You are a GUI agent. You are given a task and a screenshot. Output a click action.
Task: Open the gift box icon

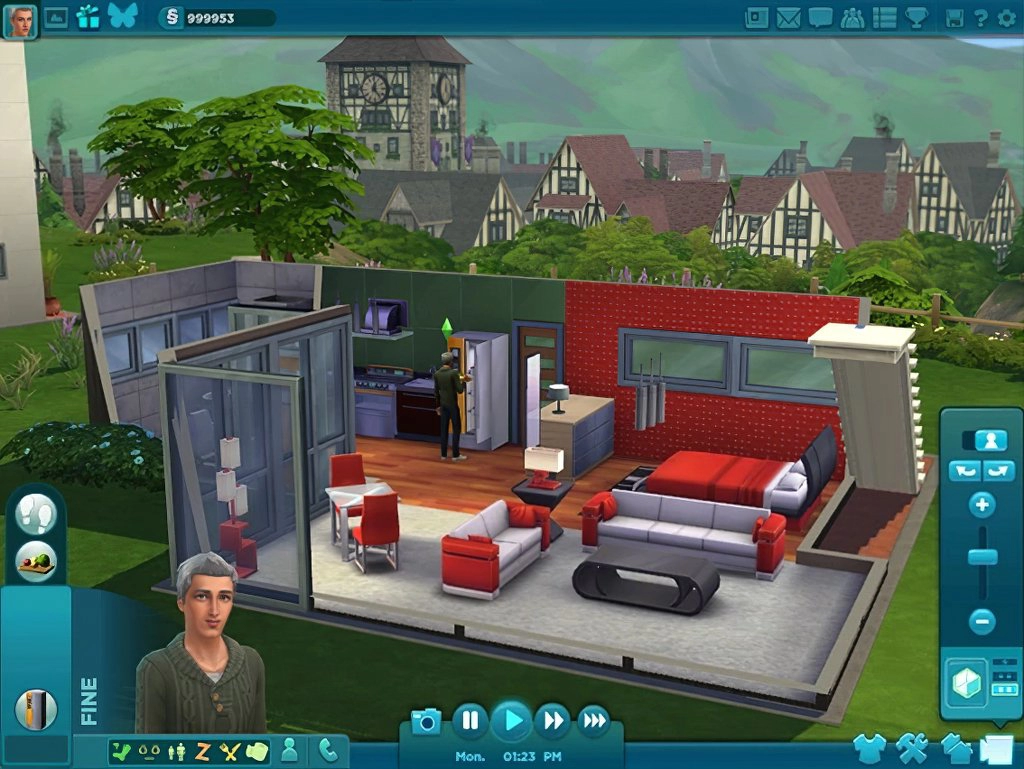pos(88,17)
